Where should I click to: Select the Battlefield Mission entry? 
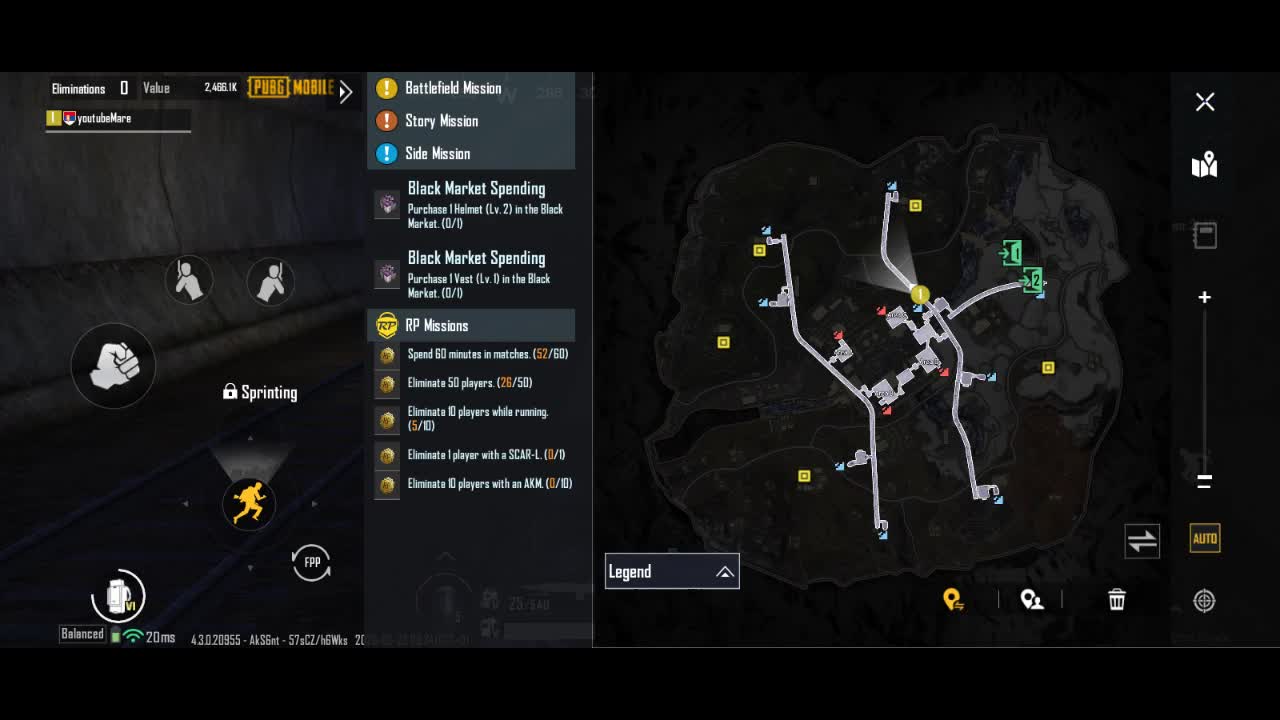453,88
